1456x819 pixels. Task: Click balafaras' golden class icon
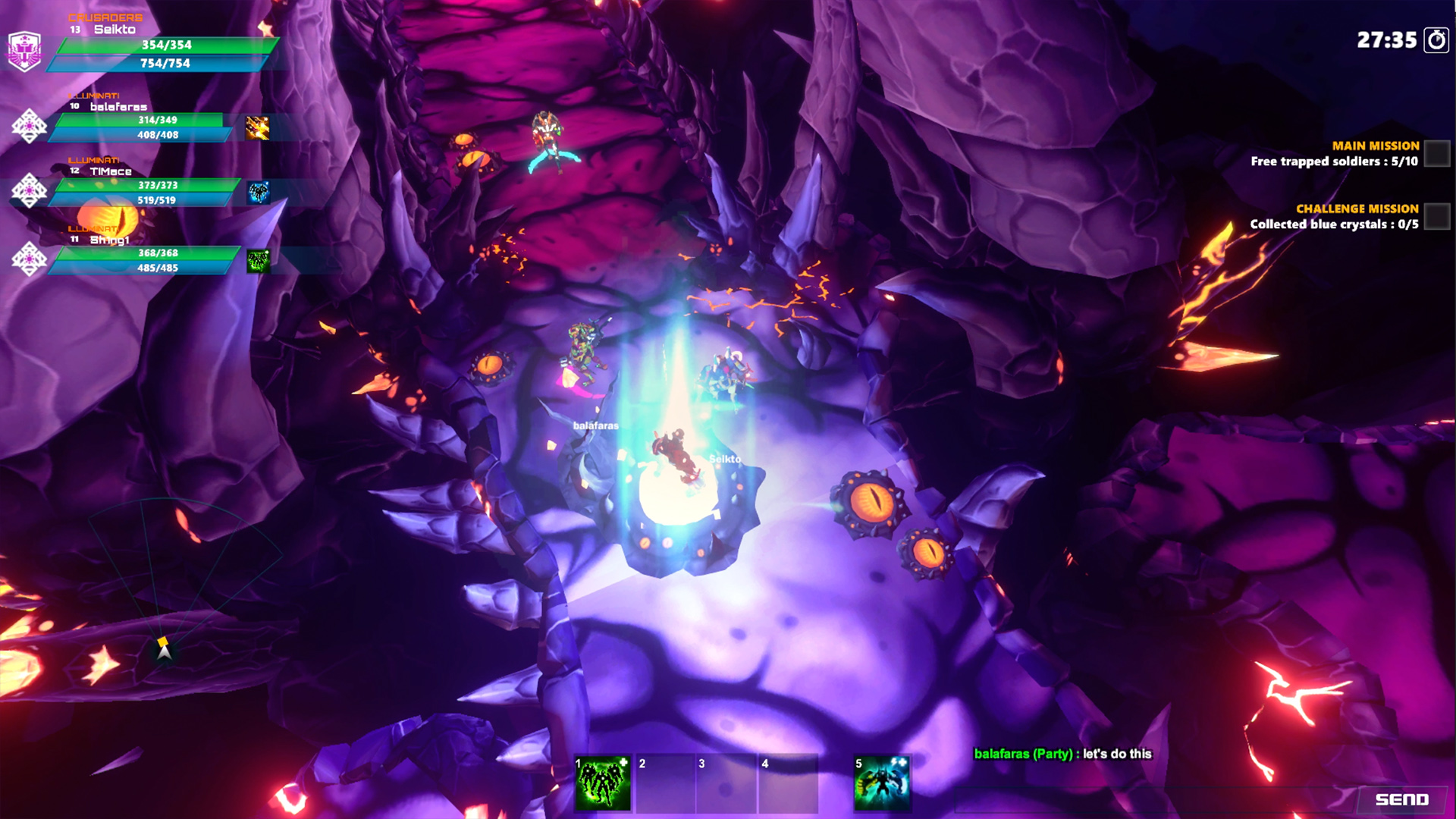tap(258, 127)
